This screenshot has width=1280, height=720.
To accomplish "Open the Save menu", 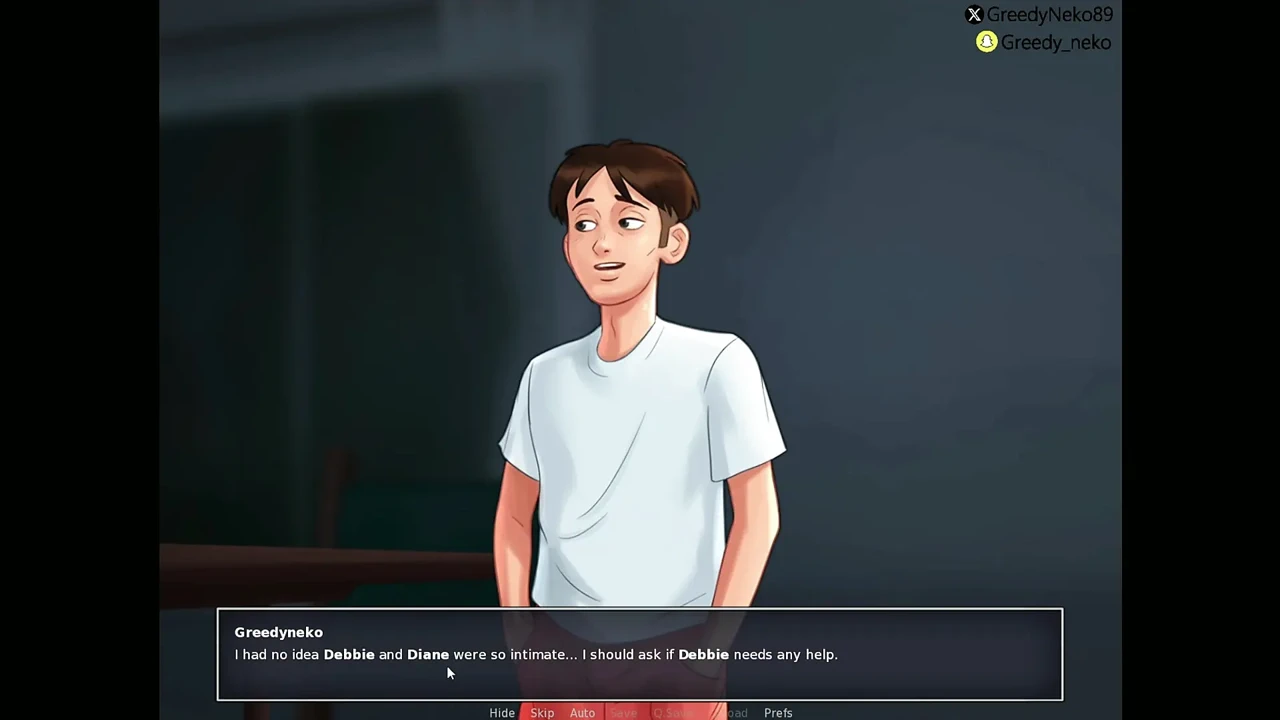I will (x=624, y=713).
